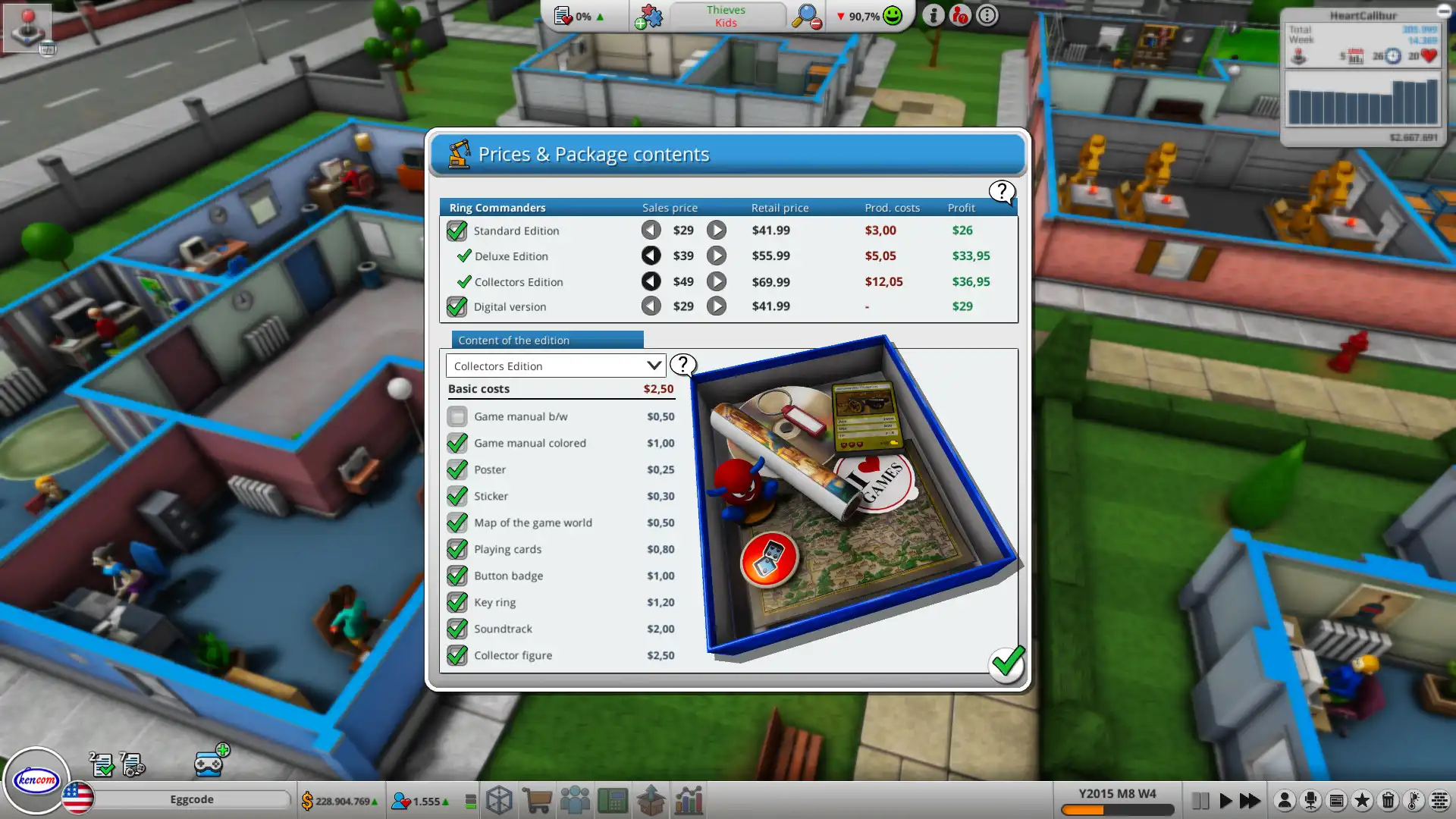
Task: Open the help question mark next to prices
Action: [x=1002, y=193]
